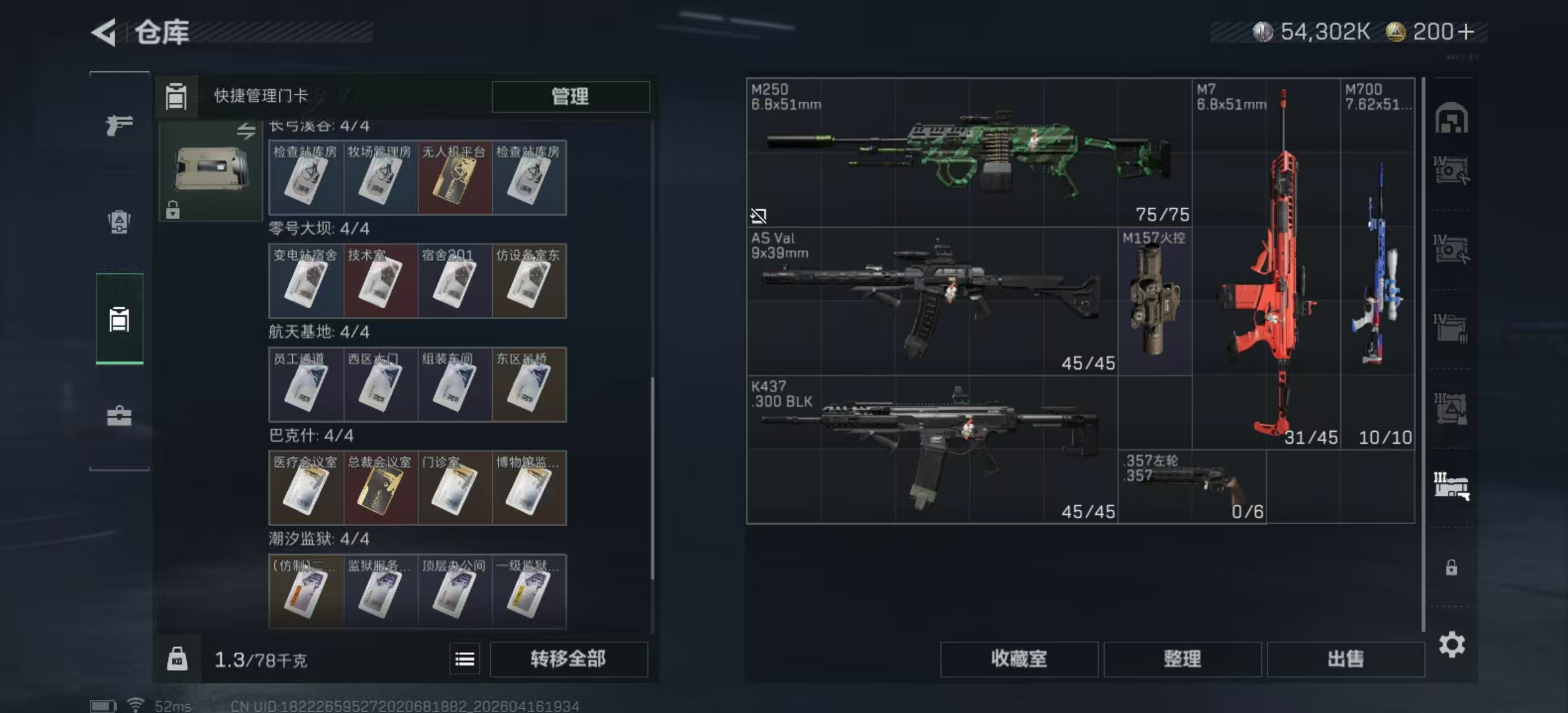Viewport: 1568px width, 713px height.
Task: Click 转移全部 to transfer everything
Action: click(569, 659)
